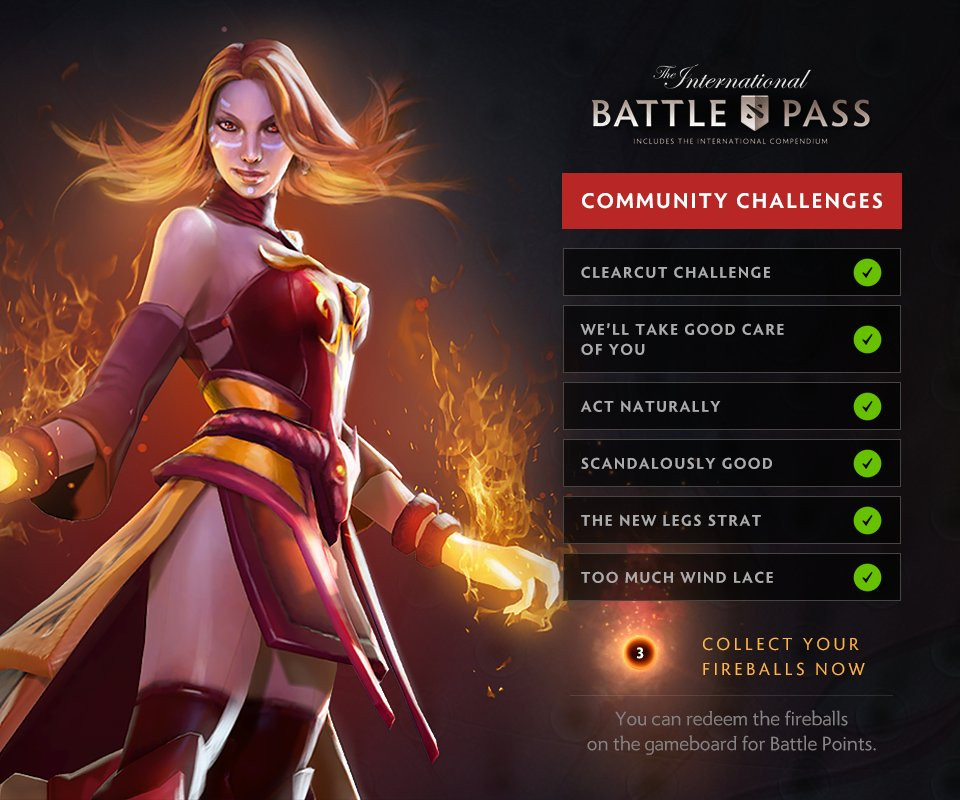Select the Scandalously Good challenge
960x800 pixels.
click(731, 464)
